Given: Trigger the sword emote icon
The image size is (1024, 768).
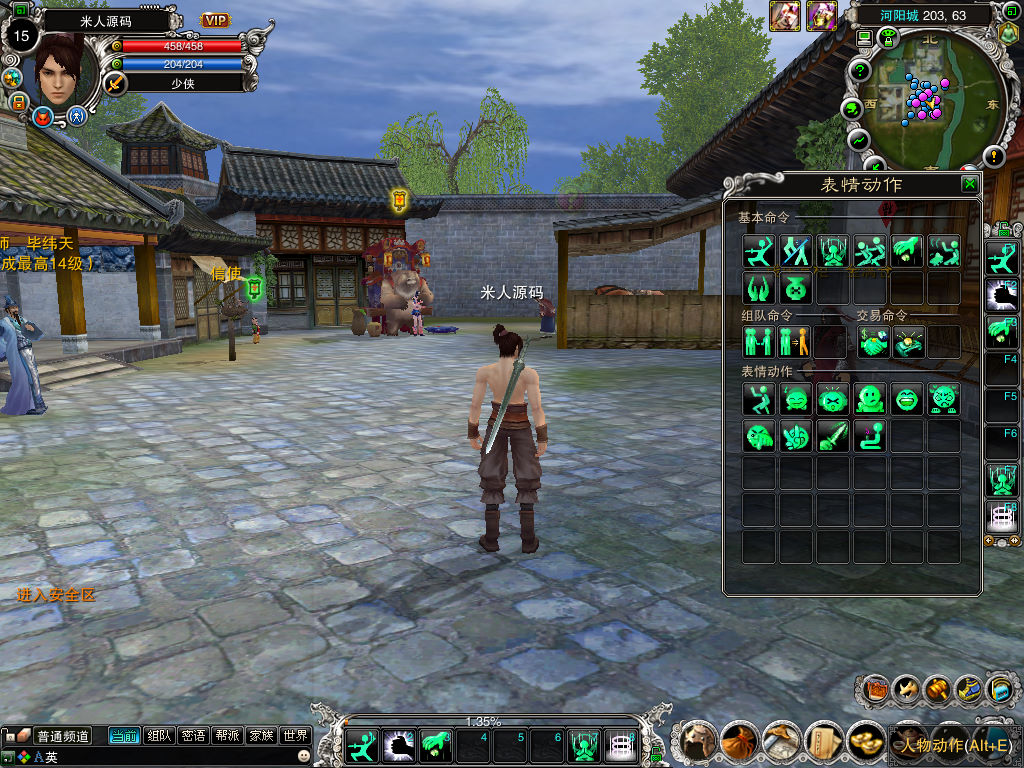Looking at the screenshot, I should [834, 436].
